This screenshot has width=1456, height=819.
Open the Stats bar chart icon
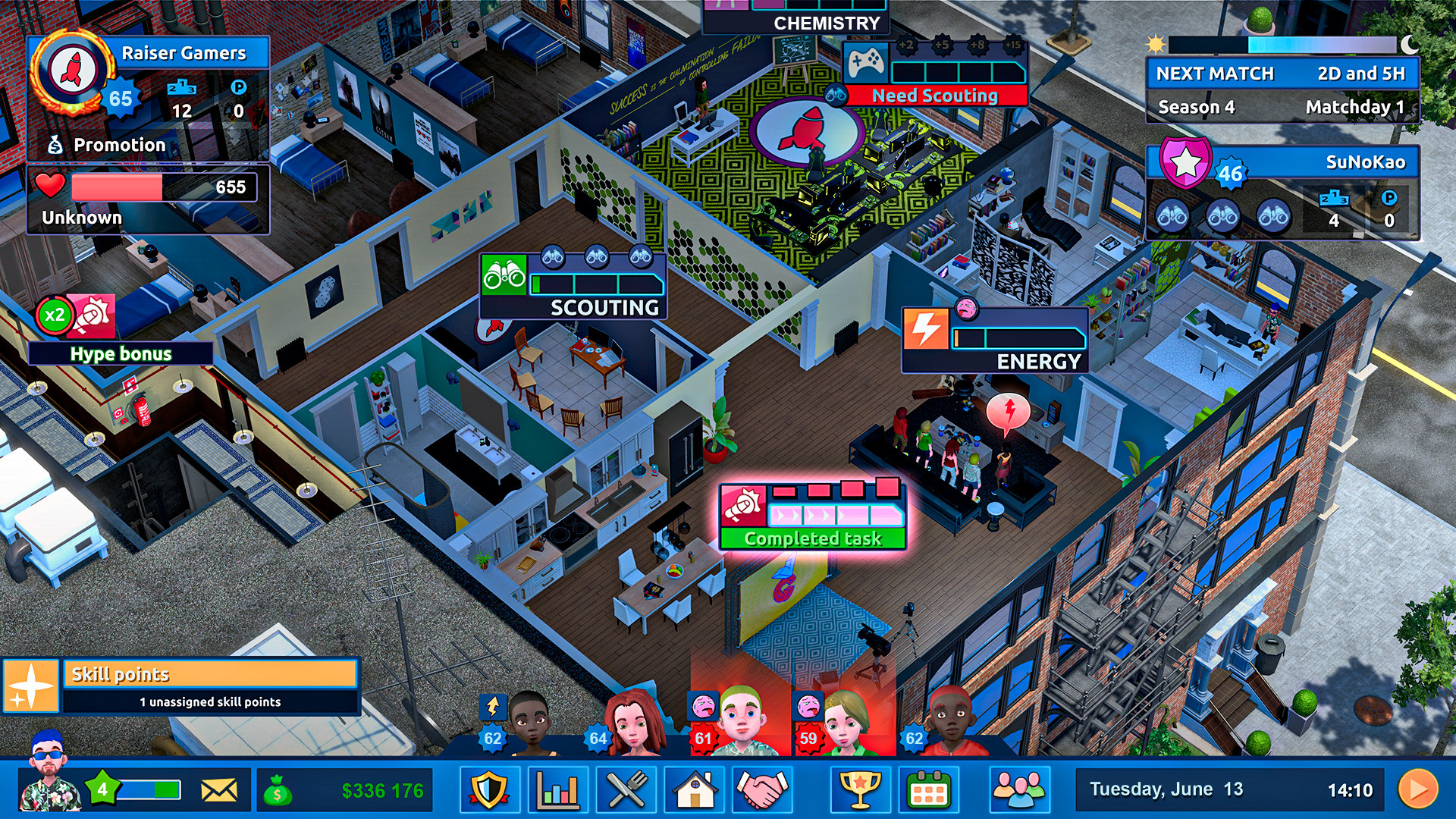point(559,789)
